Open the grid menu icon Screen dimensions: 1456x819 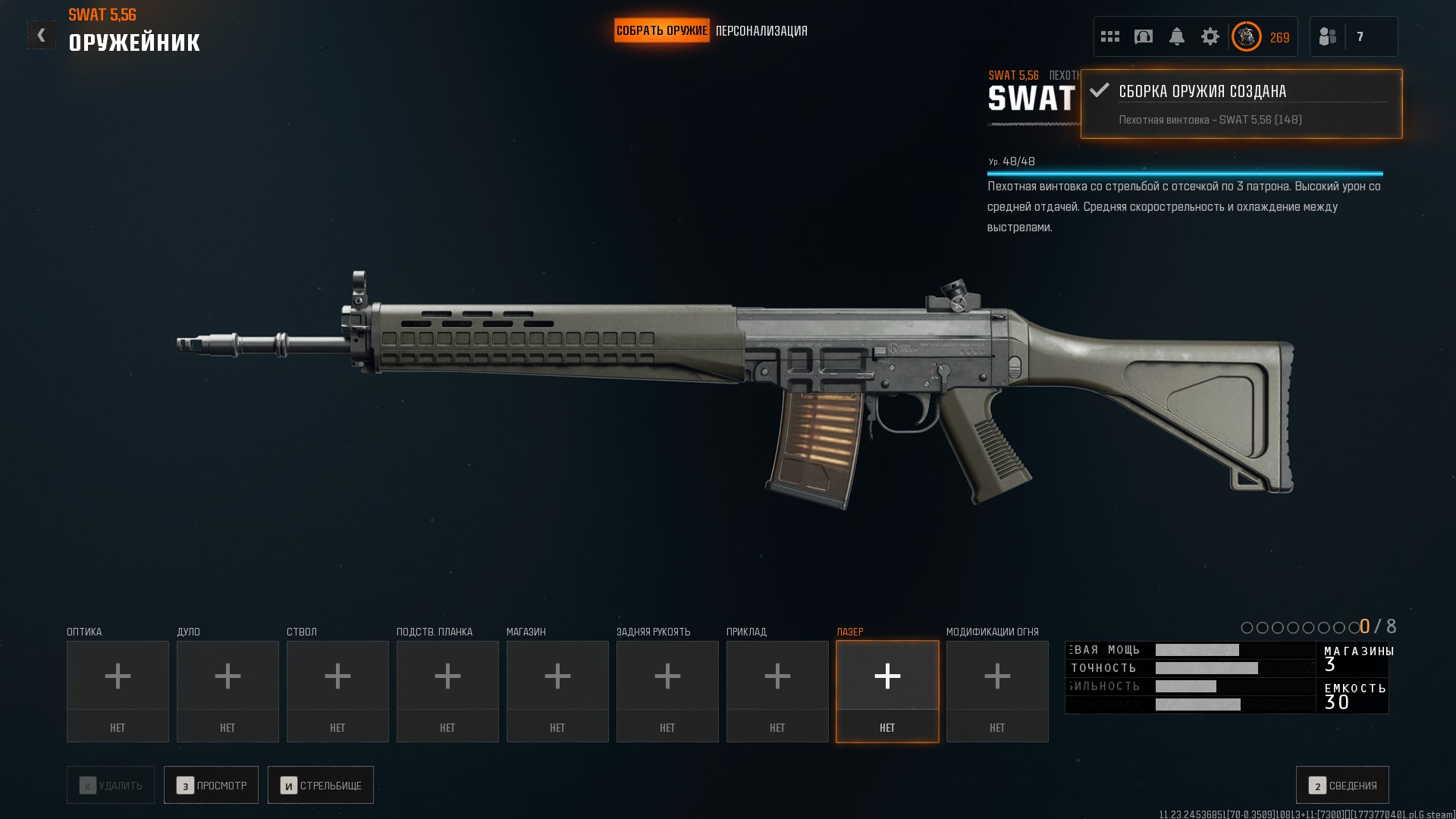coord(1110,36)
